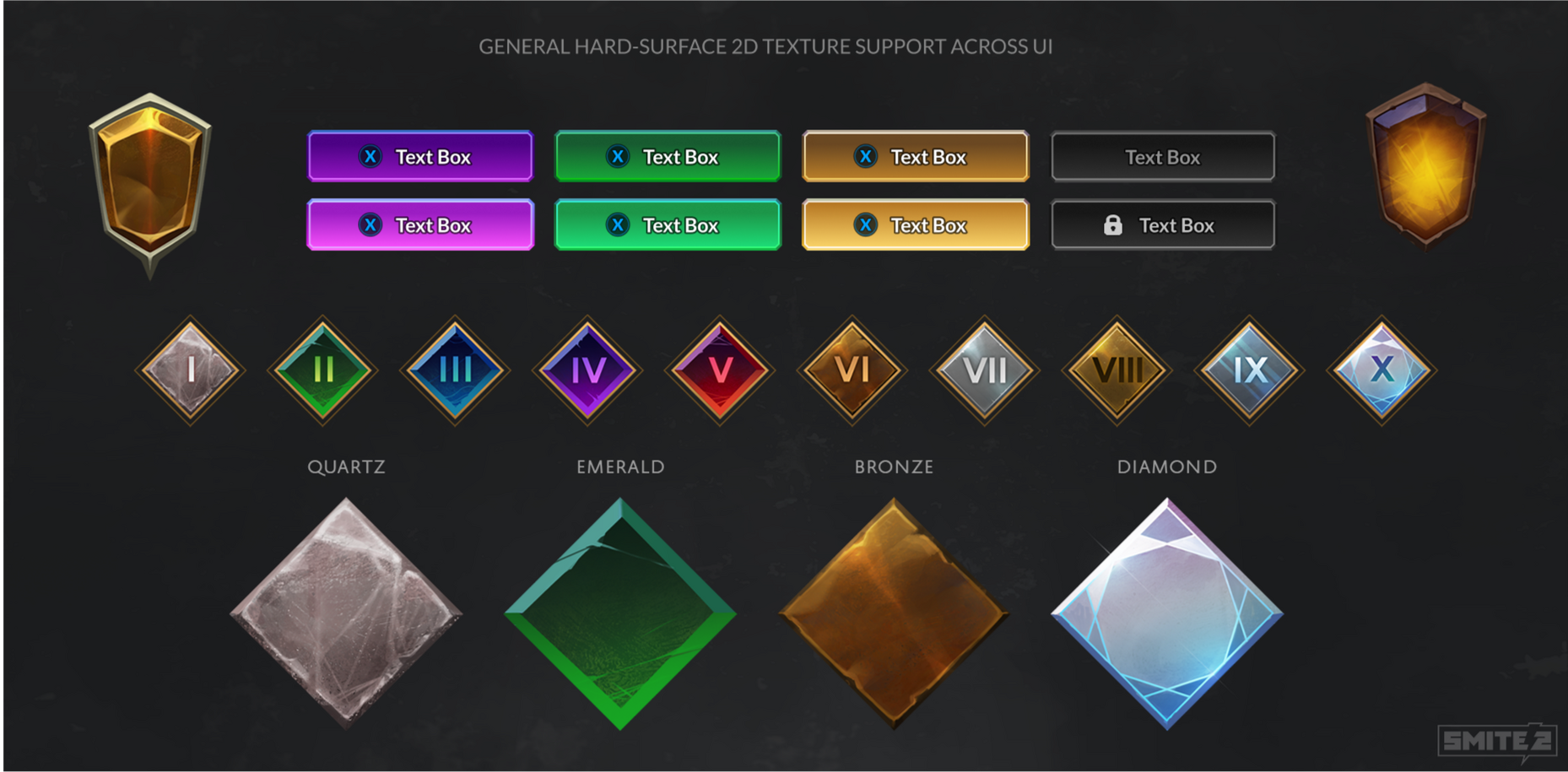
Task: Toggle the X control in the bottom gold Text Box
Action: tap(864, 225)
